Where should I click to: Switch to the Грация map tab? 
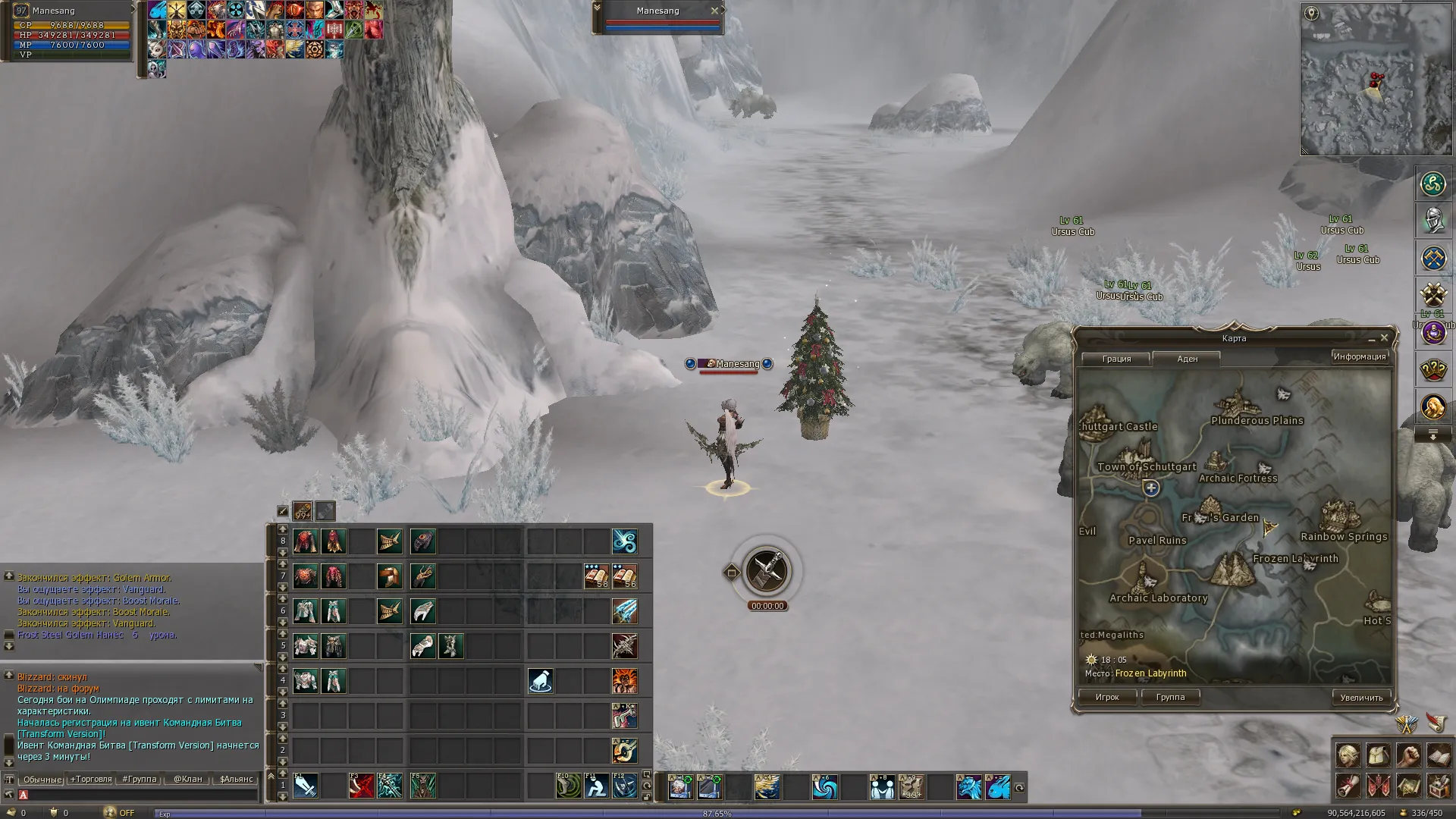[1116, 359]
